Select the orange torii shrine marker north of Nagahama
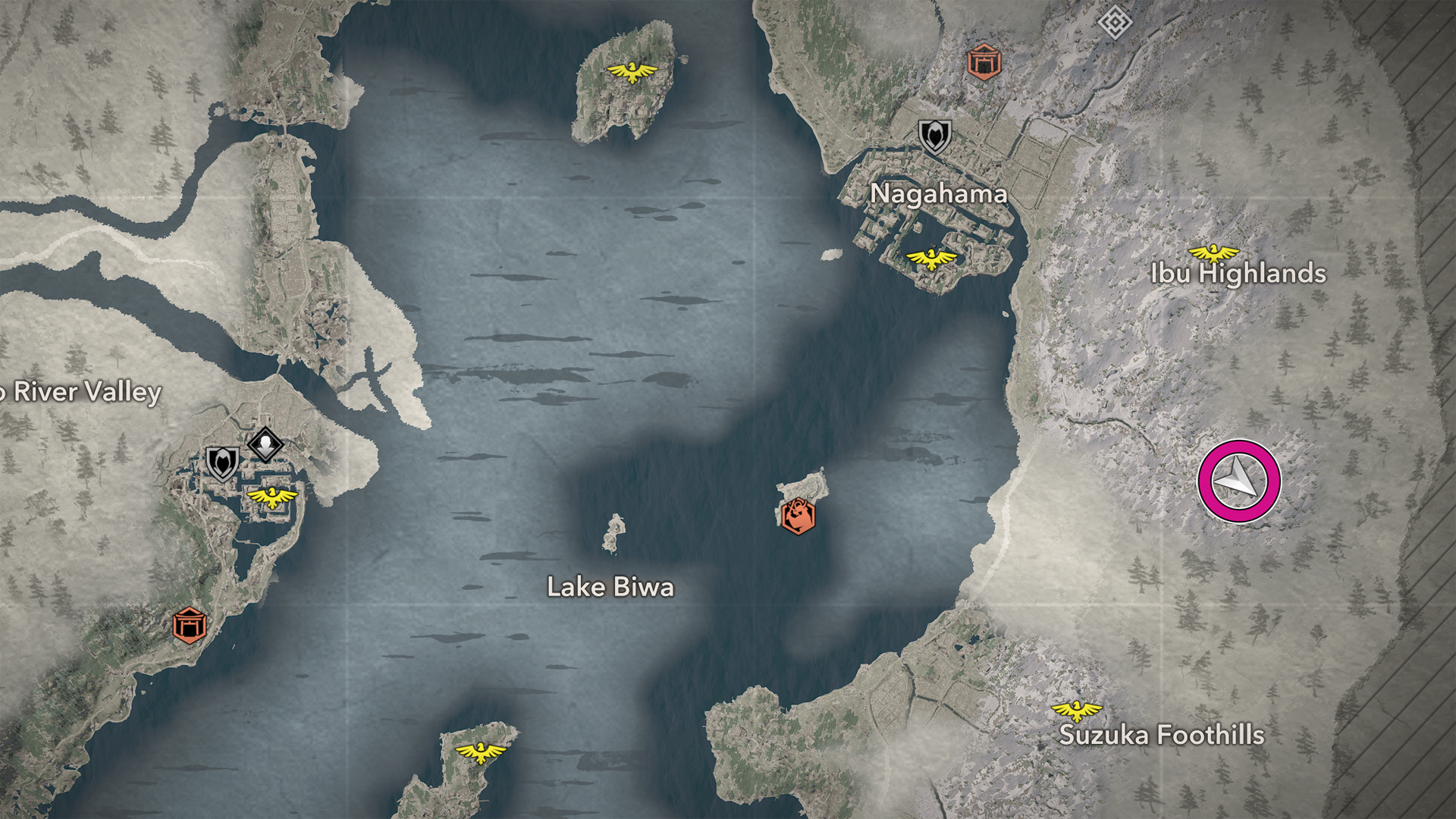 [984, 61]
